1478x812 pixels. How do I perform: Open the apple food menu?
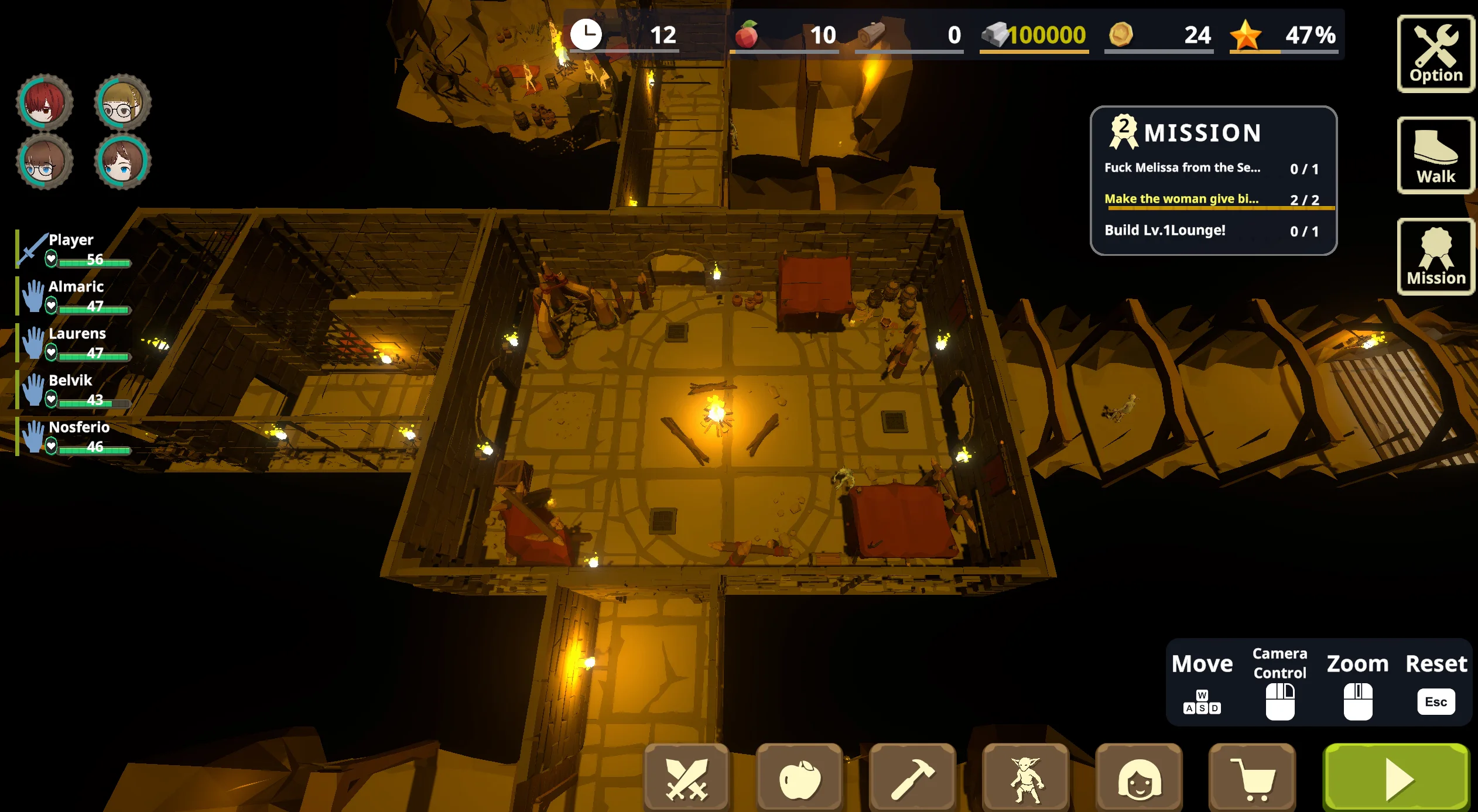point(800,778)
